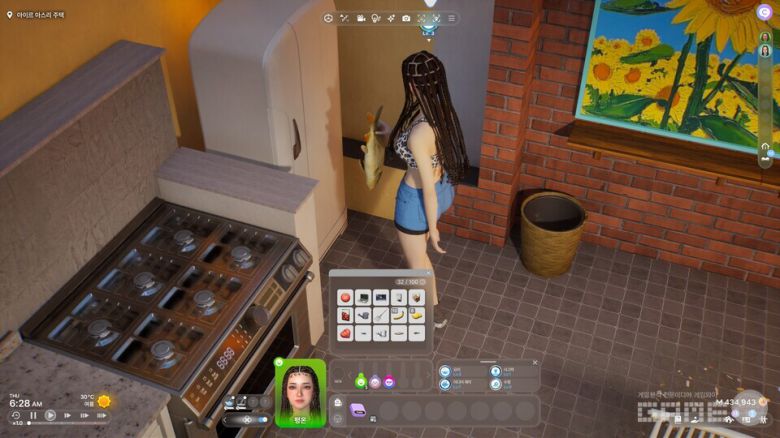This screenshot has height=438, width=780.
Task: Pick the red heart item slot
Action: click(345, 334)
